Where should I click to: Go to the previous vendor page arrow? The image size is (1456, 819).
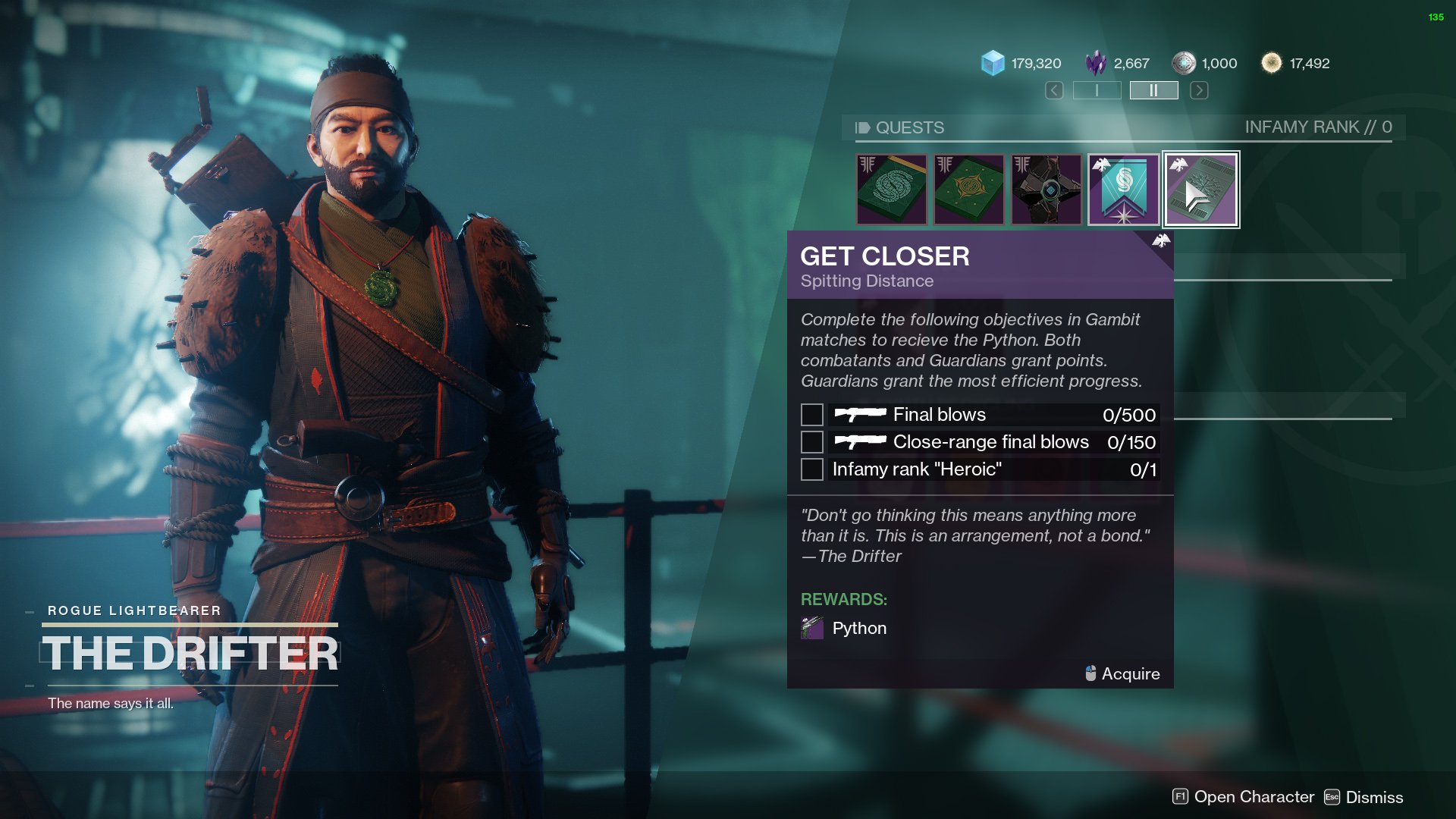tap(1054, 91)
